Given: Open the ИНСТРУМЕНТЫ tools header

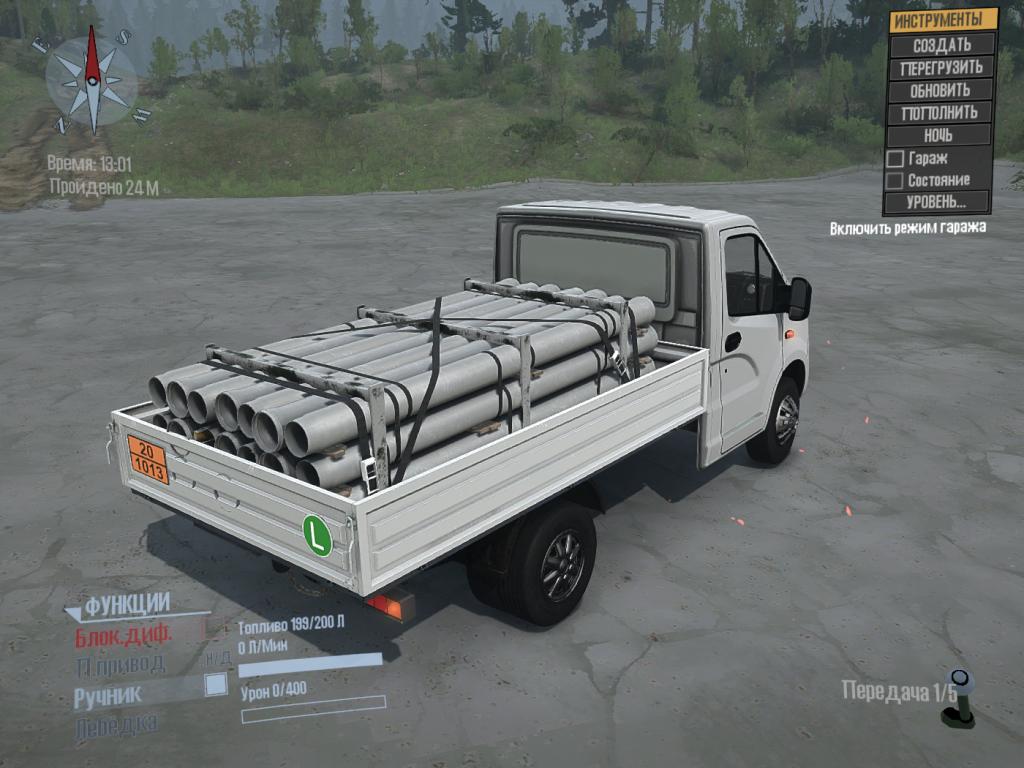Looking at the screenshot, I should (x=943, y=20).
